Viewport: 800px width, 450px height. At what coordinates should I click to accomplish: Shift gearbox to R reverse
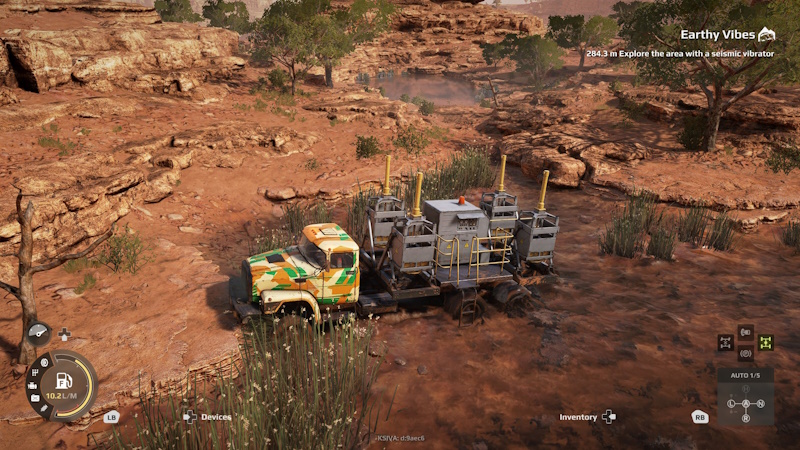745,417
